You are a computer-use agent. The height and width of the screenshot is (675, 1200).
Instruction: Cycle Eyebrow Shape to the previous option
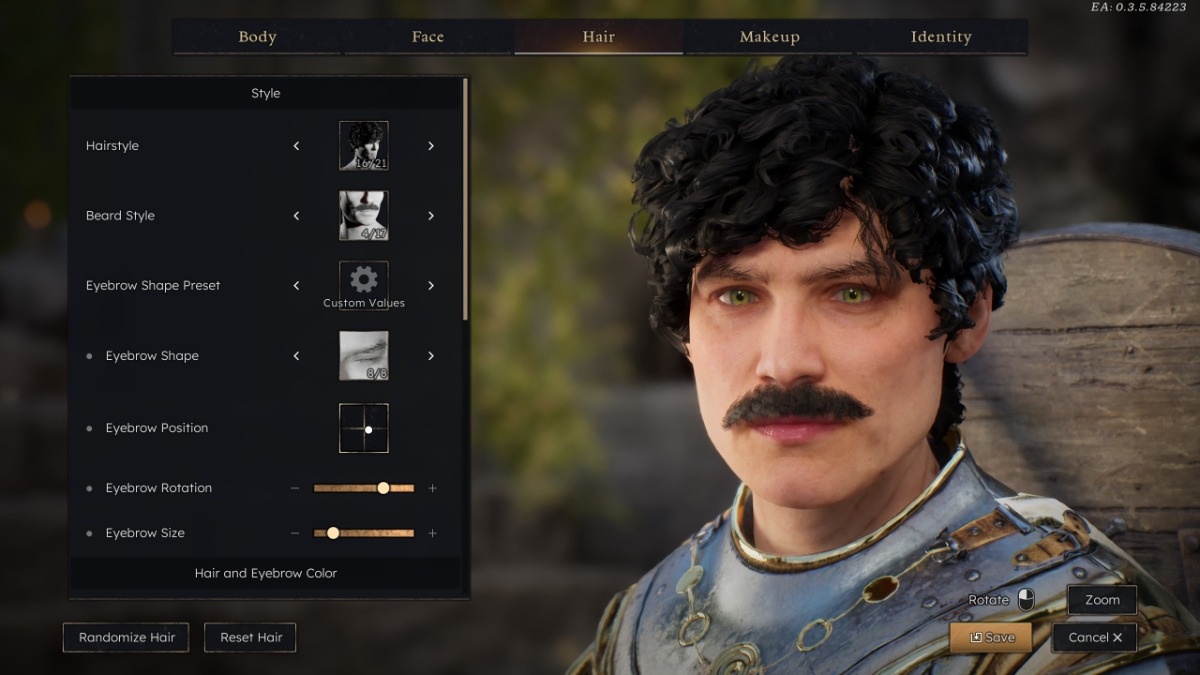point(296,356)
